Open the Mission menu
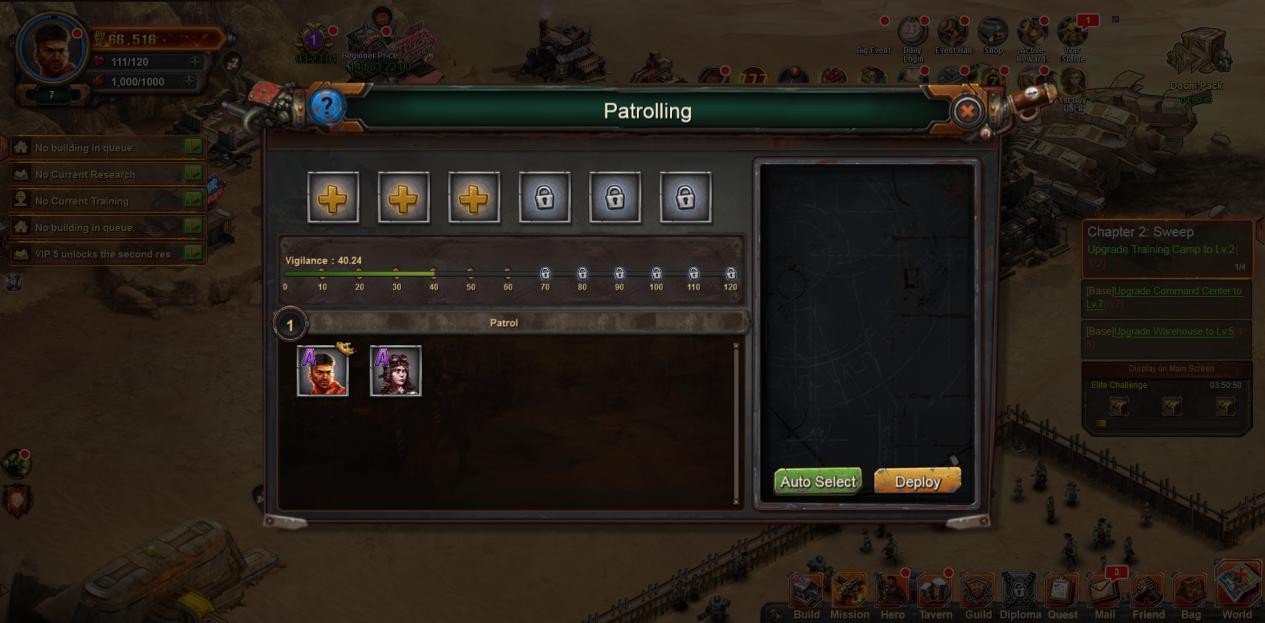Screen dimensions: 1265x623 coord(850,593)
